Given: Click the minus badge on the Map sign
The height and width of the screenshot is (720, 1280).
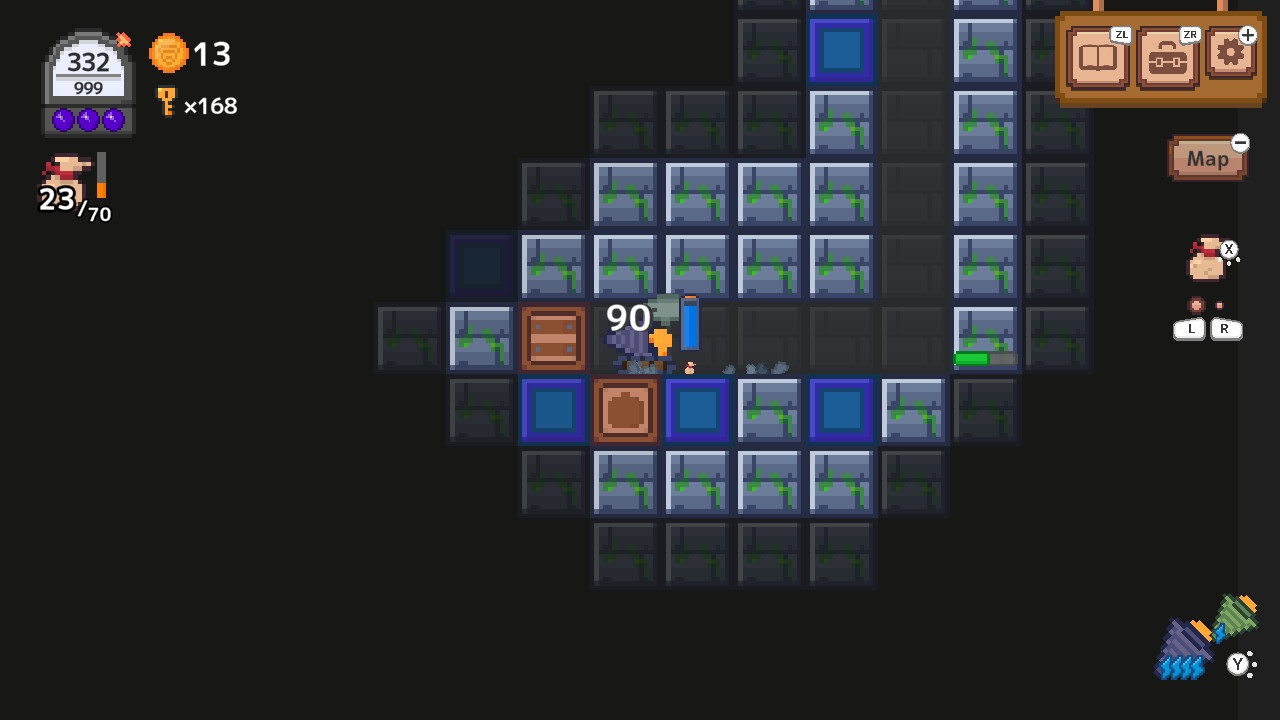Looking at the screenshot, I should [x=1240, y=143].
